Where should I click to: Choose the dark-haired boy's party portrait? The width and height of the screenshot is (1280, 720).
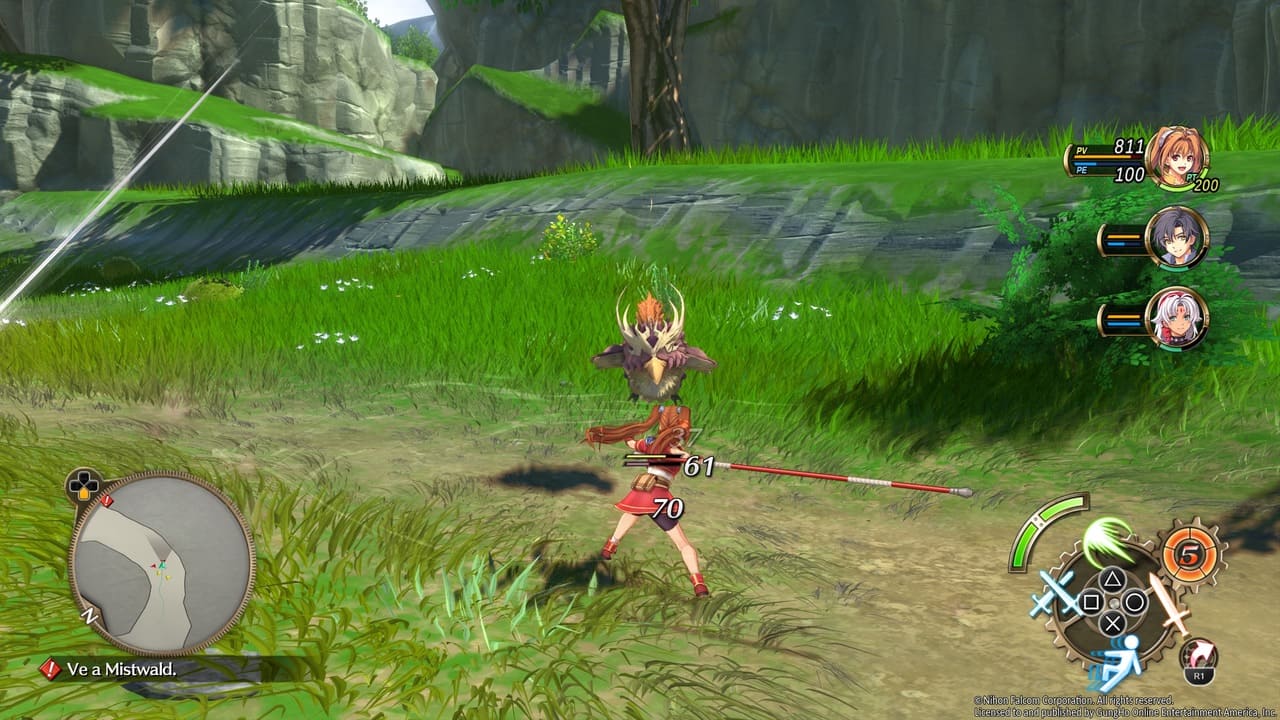click(1177, 238)
